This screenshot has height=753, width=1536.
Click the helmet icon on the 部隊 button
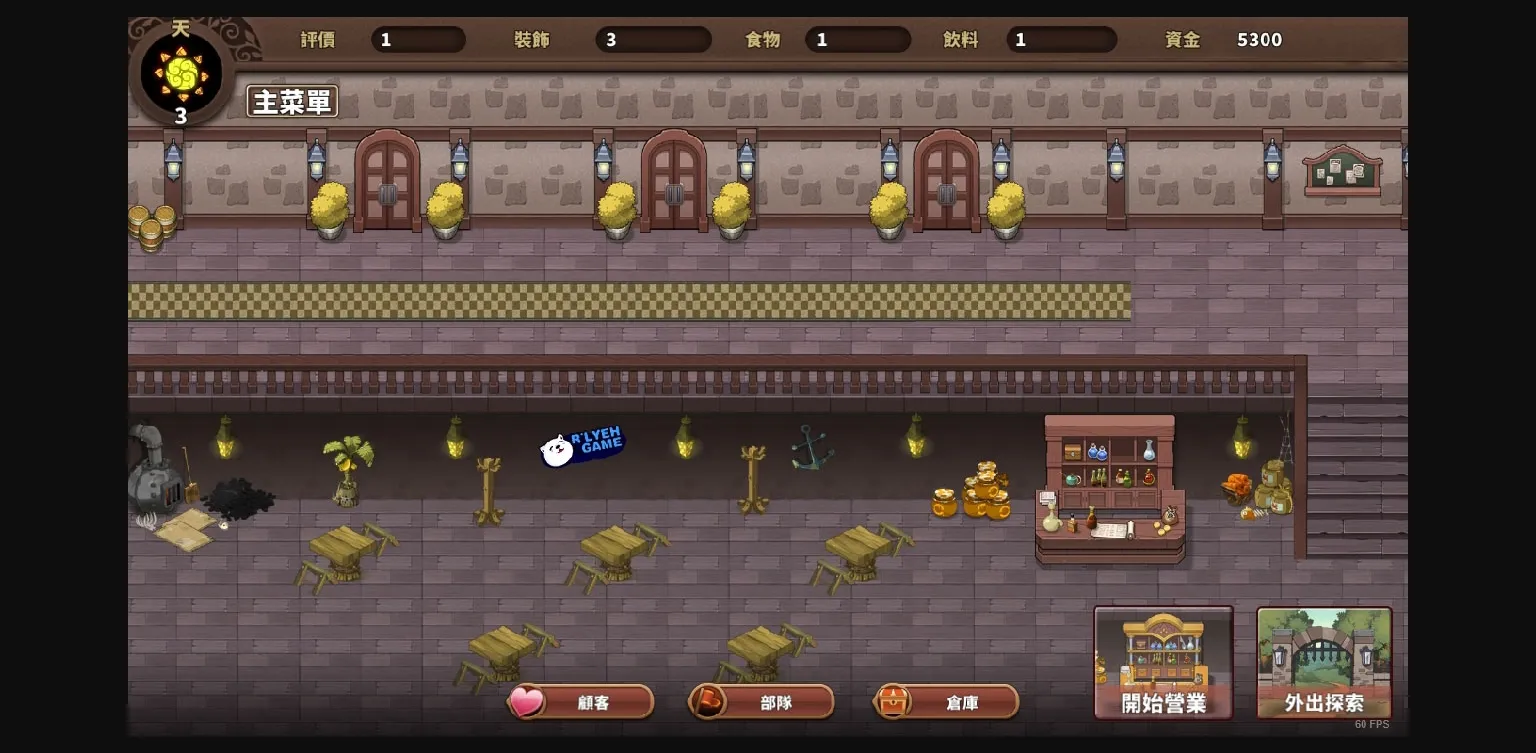pyautogui.click(x=706, y=702)
